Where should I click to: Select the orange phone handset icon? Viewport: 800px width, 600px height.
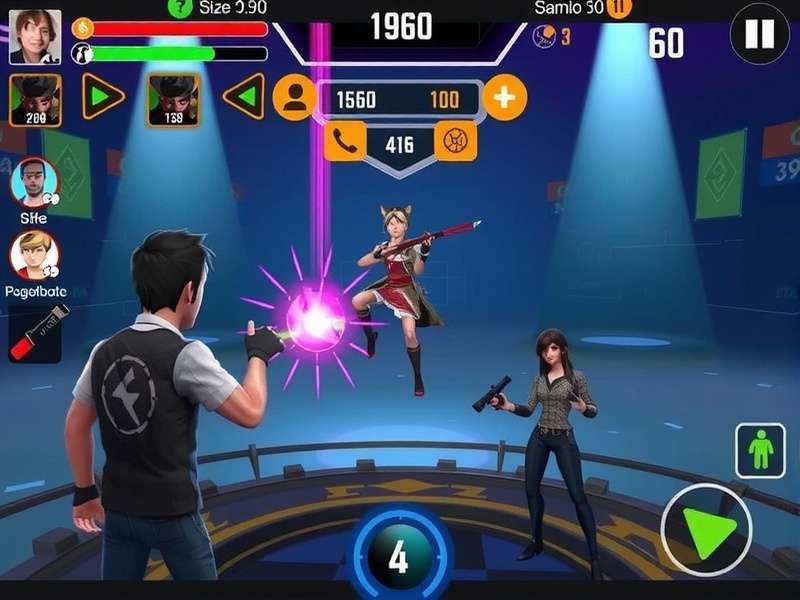345,142
